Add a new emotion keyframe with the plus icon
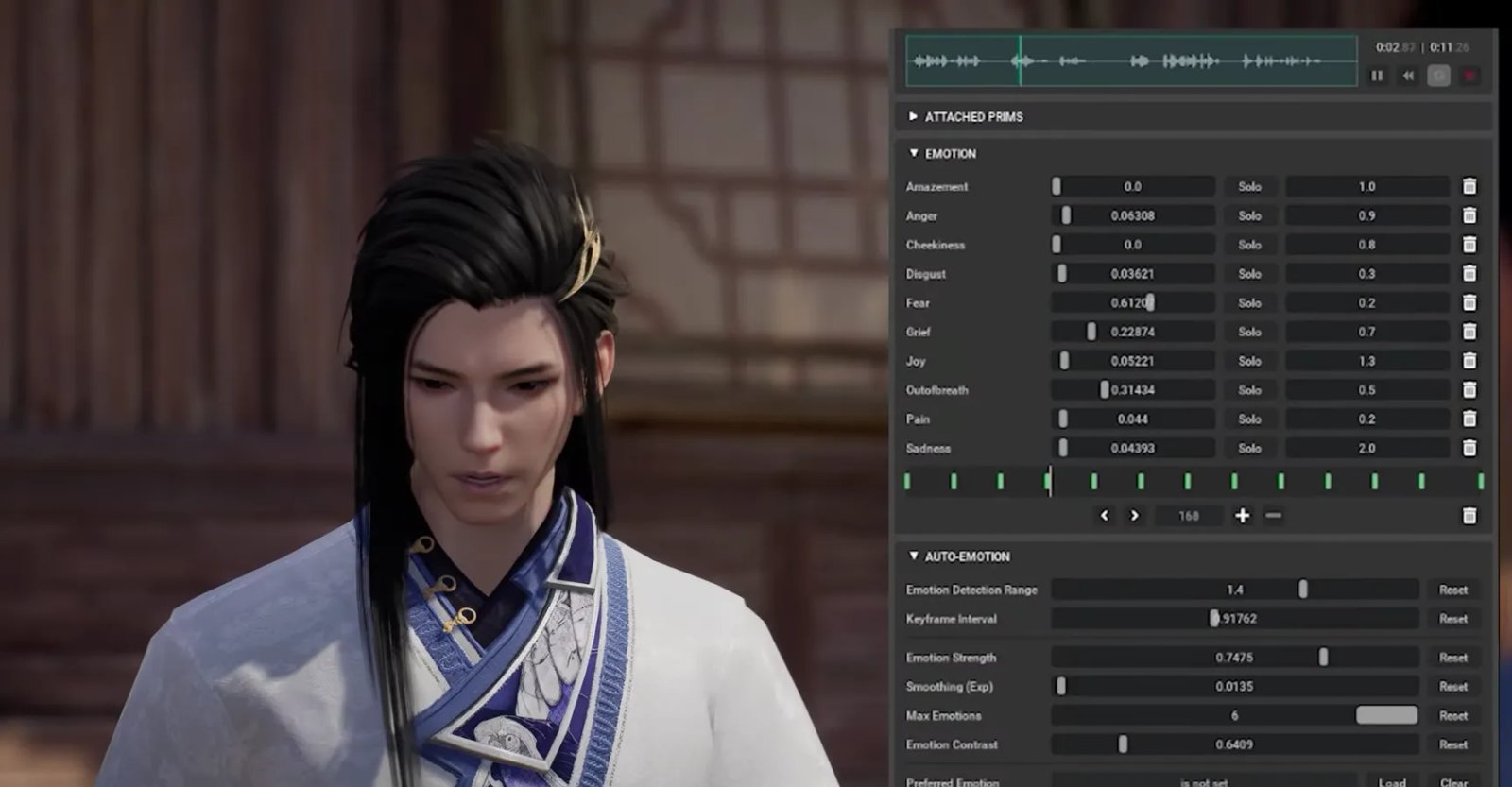Screen dimensions: 1512x787 tap(1242, 516)
